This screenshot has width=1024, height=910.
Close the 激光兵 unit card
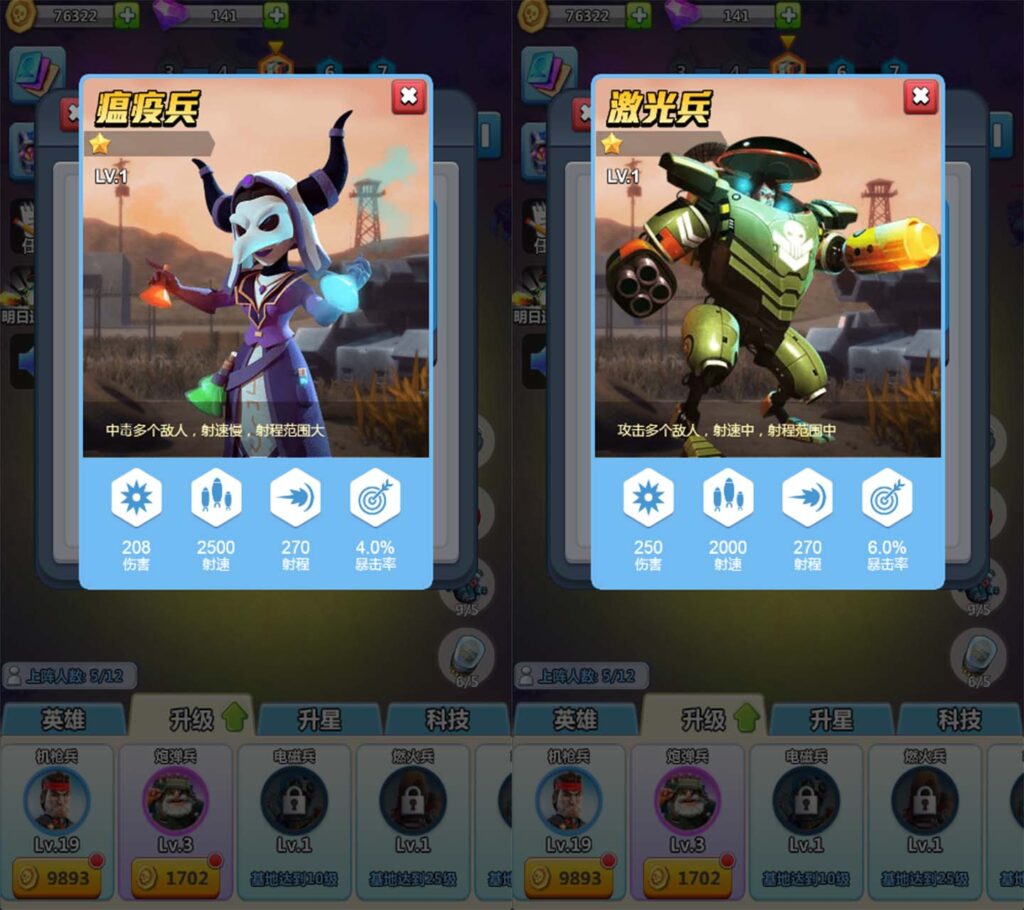coord(920,96)
